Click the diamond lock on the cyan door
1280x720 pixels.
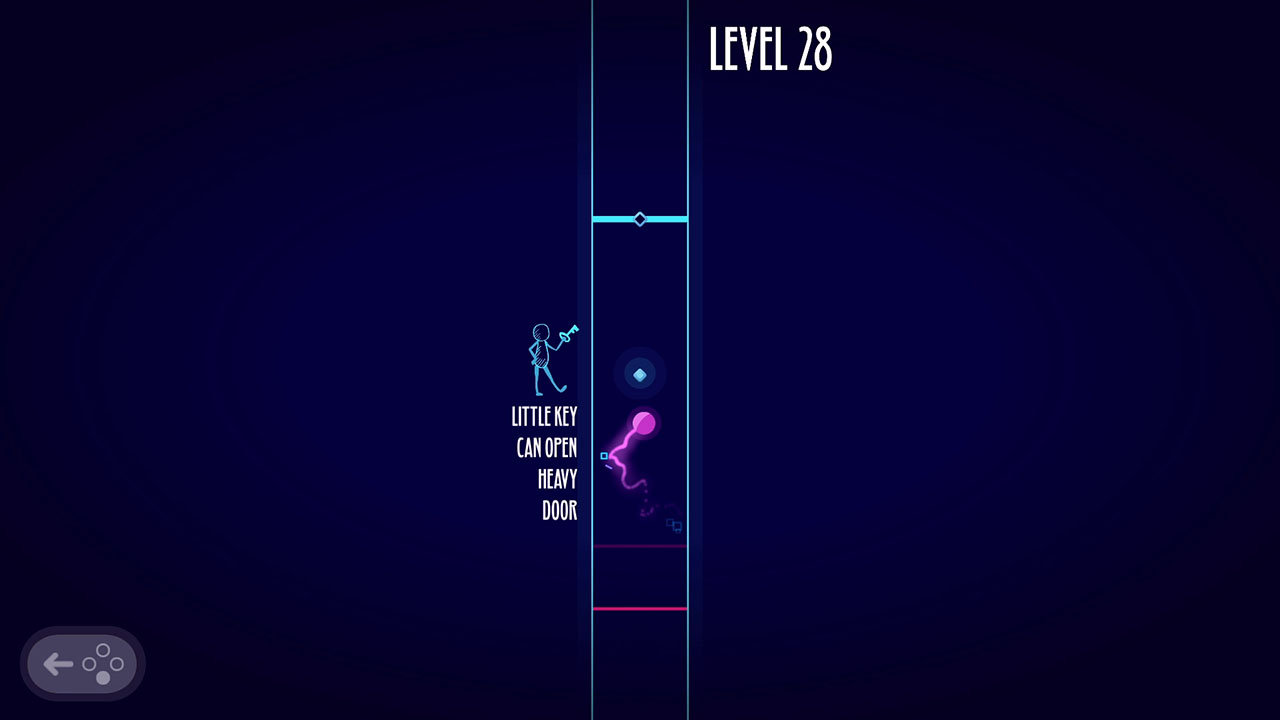639,217
